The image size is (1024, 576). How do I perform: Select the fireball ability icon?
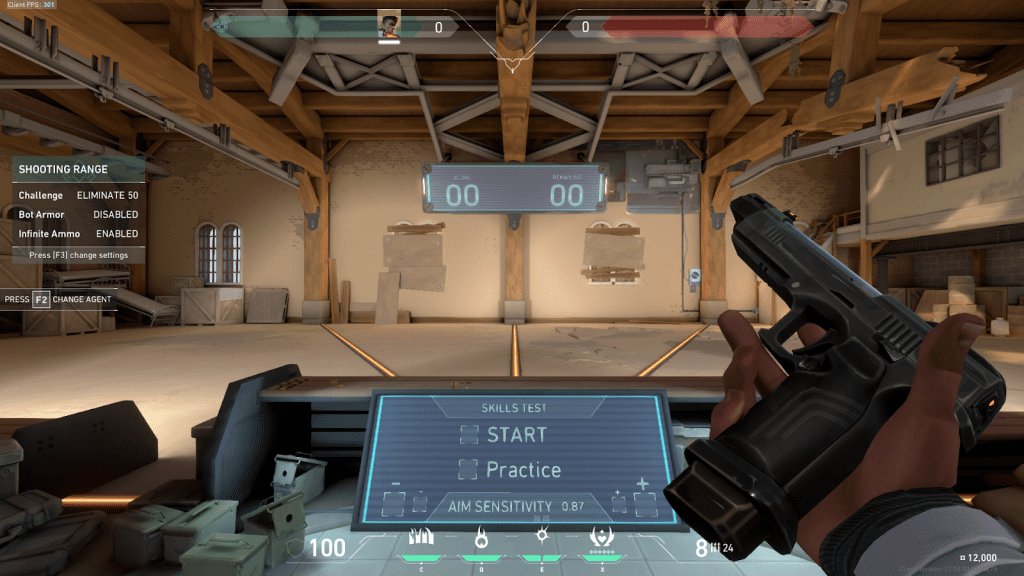479,538
